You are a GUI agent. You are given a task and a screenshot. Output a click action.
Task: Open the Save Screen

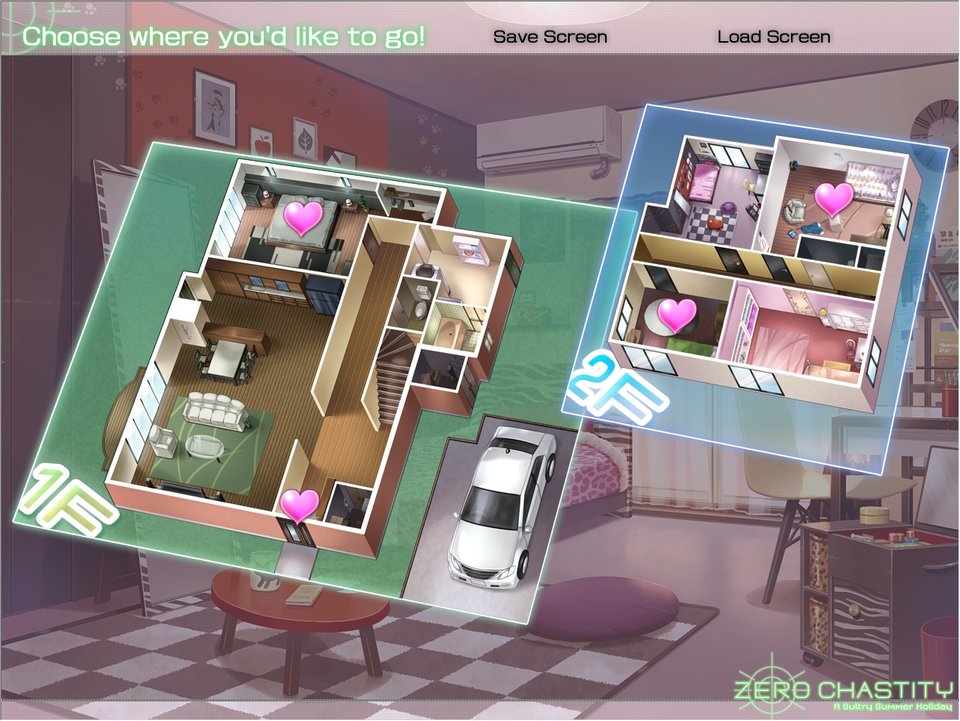point(550,37)
